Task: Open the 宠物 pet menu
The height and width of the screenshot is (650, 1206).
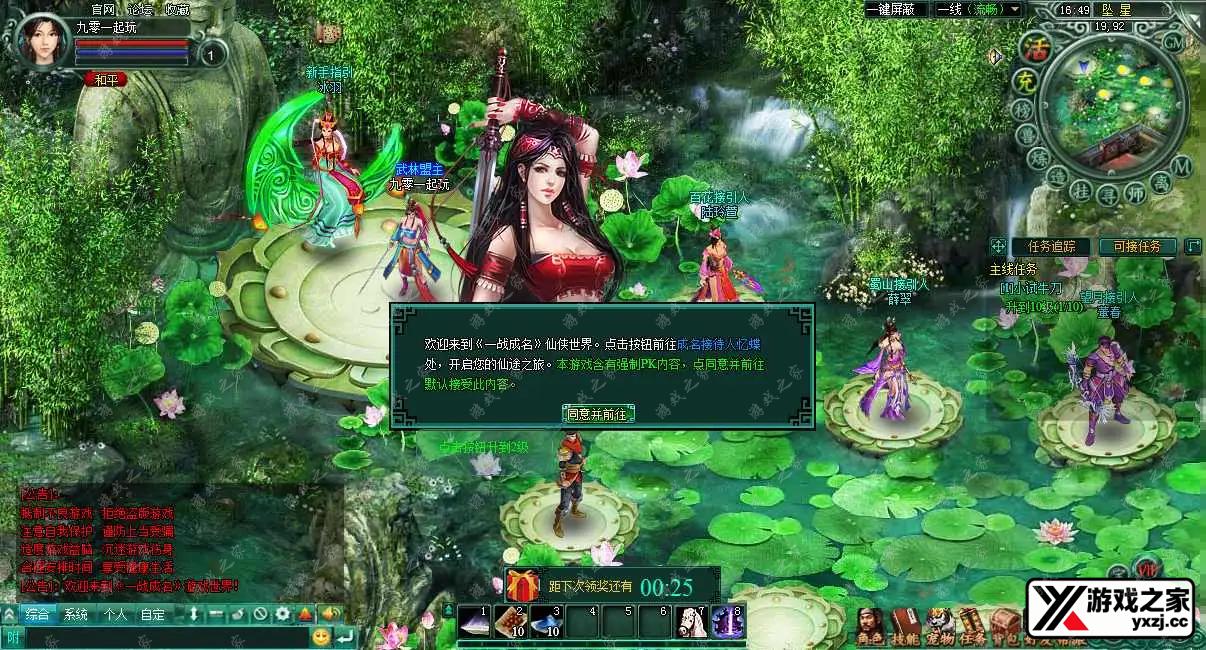Action: (939, 624)
